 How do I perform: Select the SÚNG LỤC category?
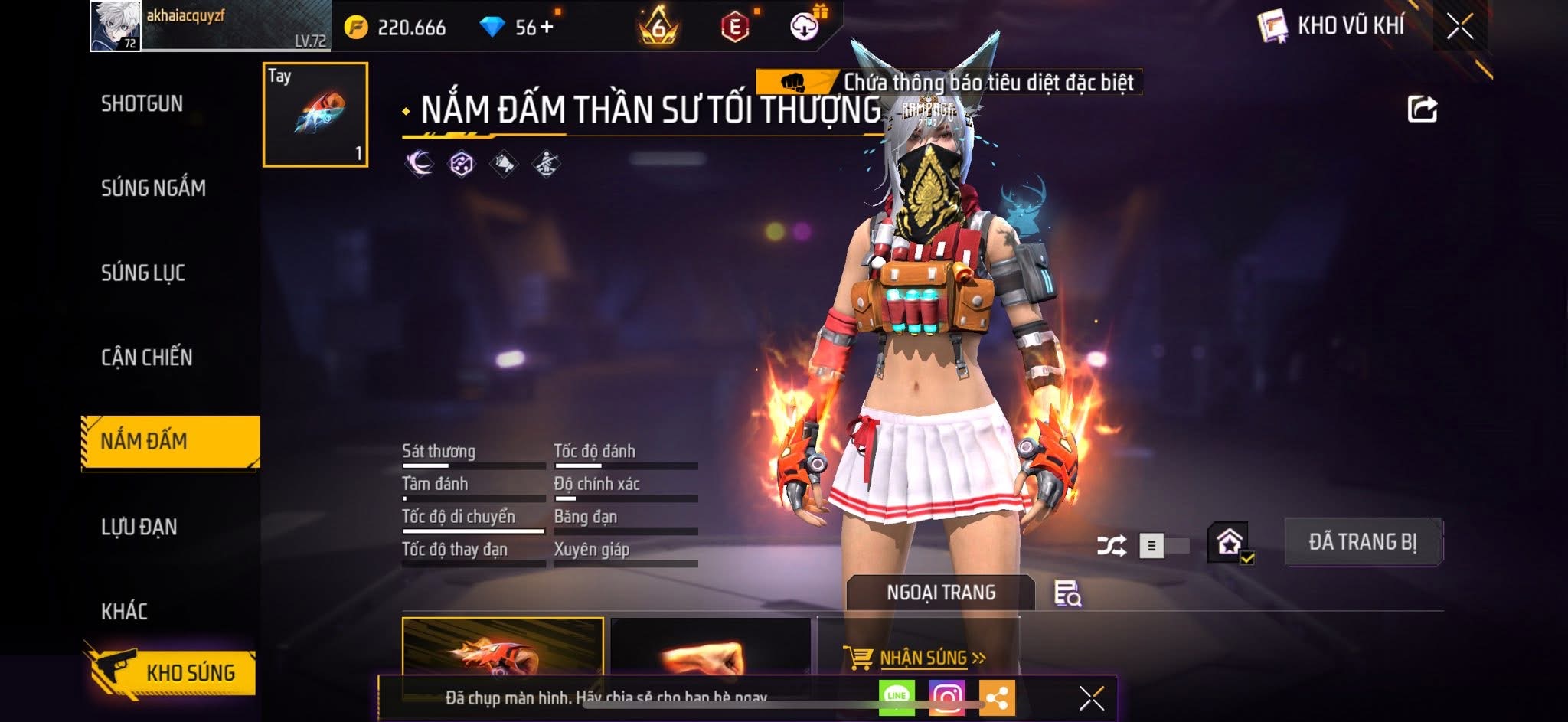pos(143,273)
